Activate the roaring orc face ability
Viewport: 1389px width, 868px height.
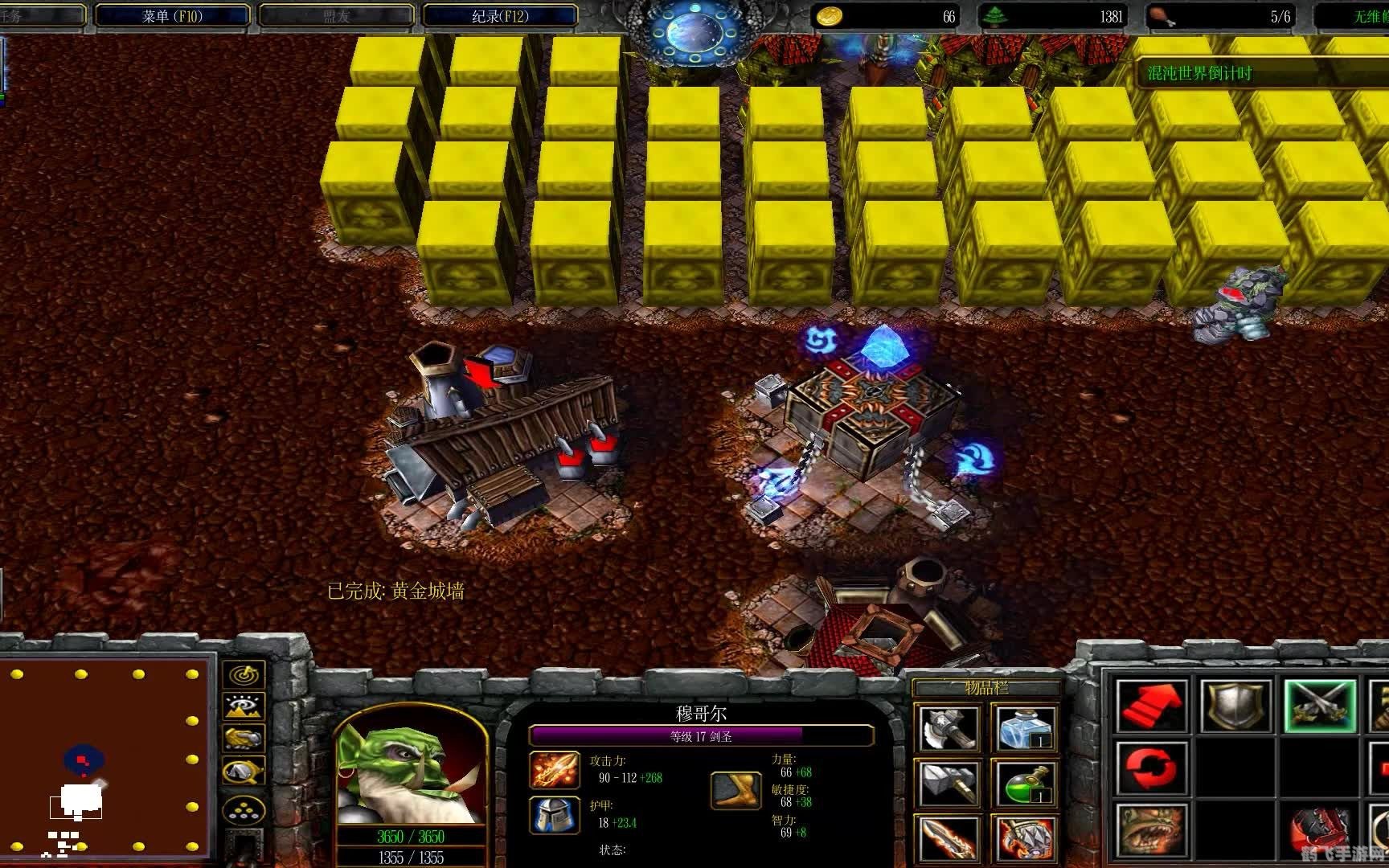pyautogui.click(x=1152, y=831)
